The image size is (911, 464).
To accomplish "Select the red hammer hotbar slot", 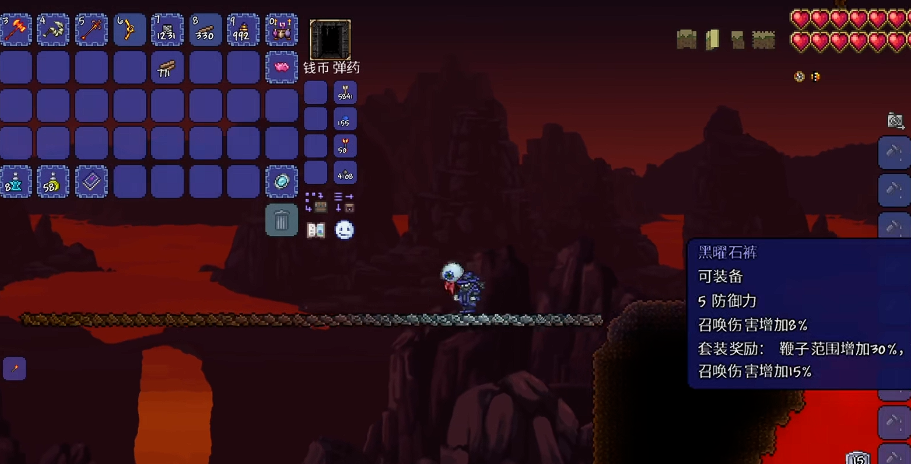I will [16, 30].
